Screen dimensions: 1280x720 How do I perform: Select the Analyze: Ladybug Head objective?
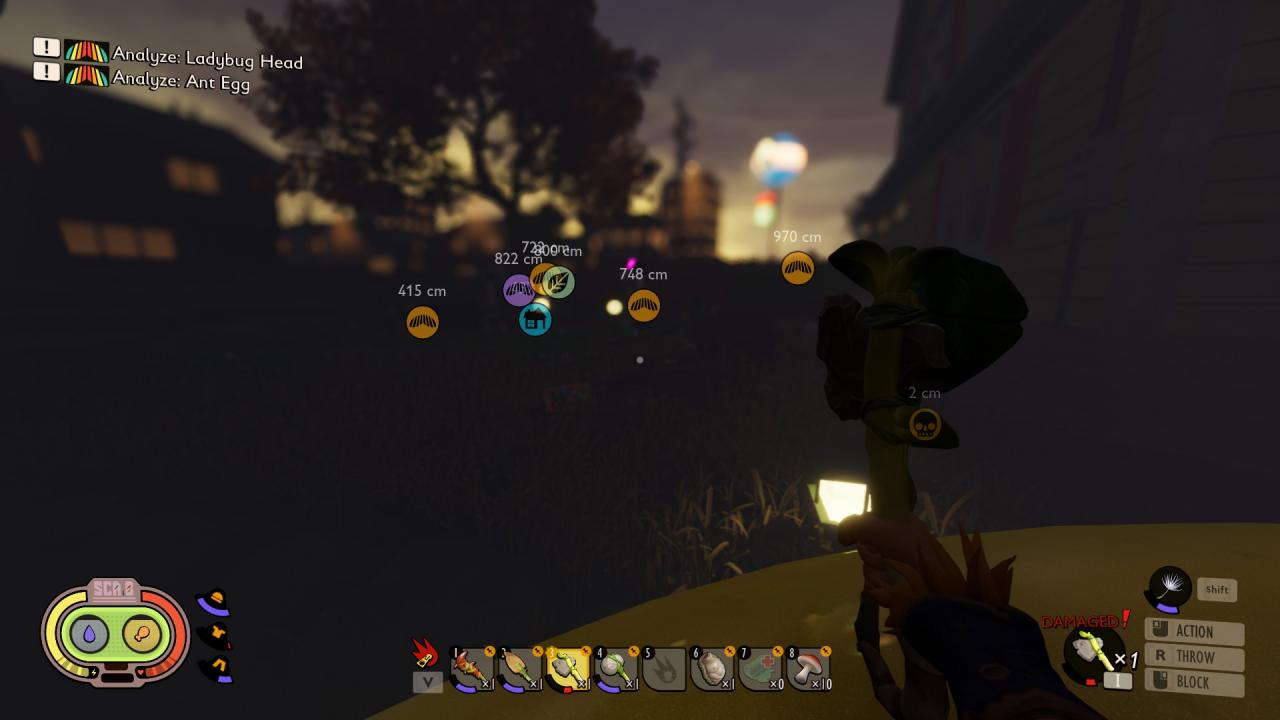[x=207, y=60]
